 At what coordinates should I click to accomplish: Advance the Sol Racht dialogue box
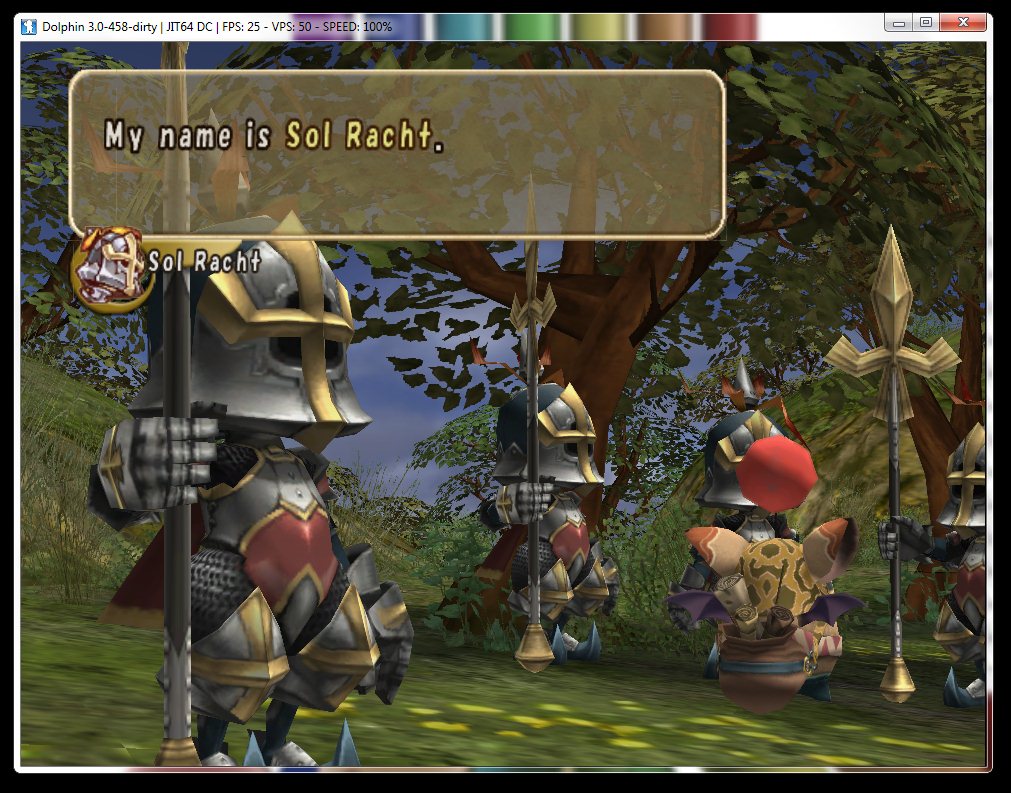[396, 154]
